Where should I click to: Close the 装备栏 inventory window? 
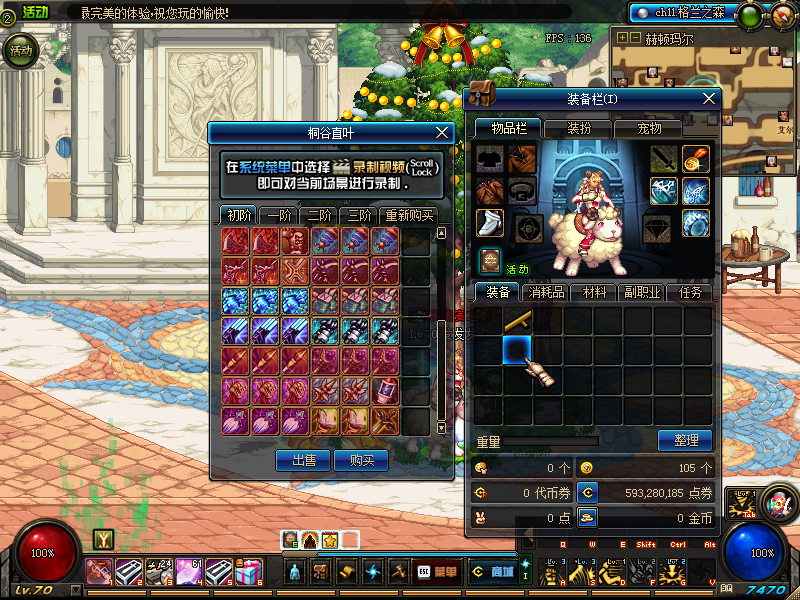pyautogui.click(x=709, y=98)
